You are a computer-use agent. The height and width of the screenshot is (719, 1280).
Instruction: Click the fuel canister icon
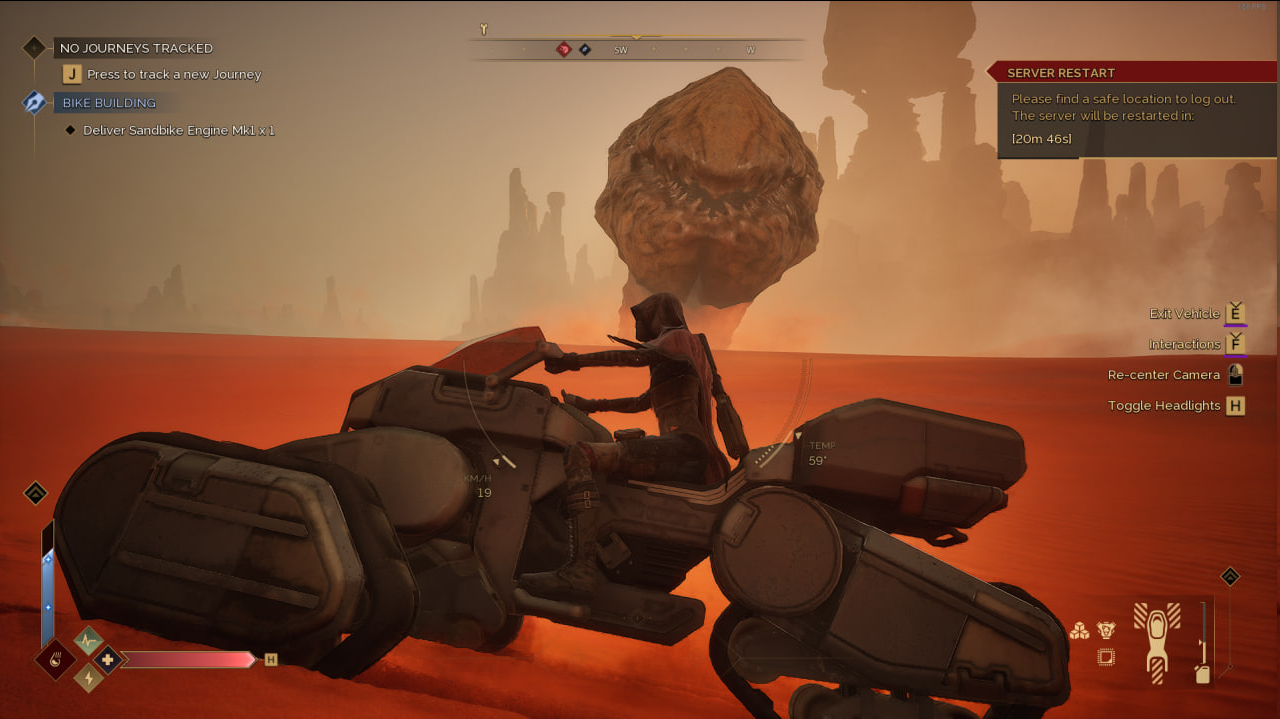click(x=1202, y=674)
